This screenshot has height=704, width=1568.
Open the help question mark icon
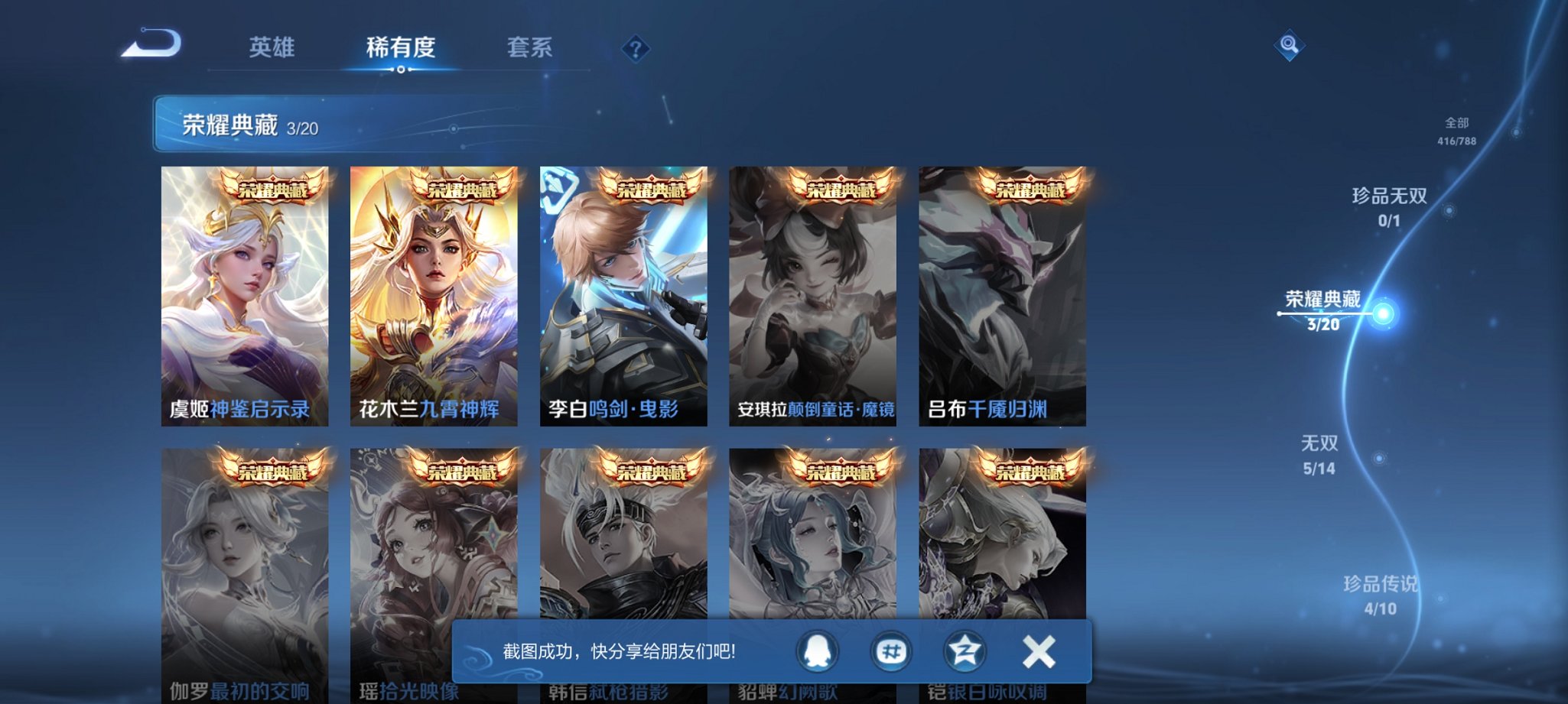click(634, 49)
